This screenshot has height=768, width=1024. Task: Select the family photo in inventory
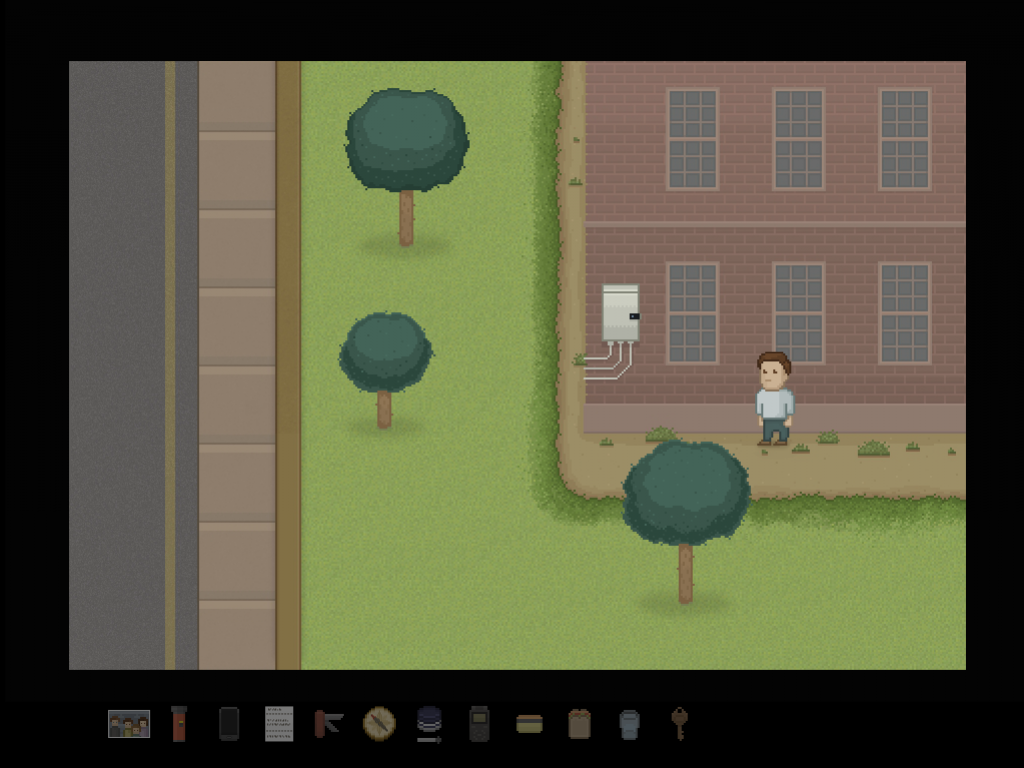[x=129, y=724]
